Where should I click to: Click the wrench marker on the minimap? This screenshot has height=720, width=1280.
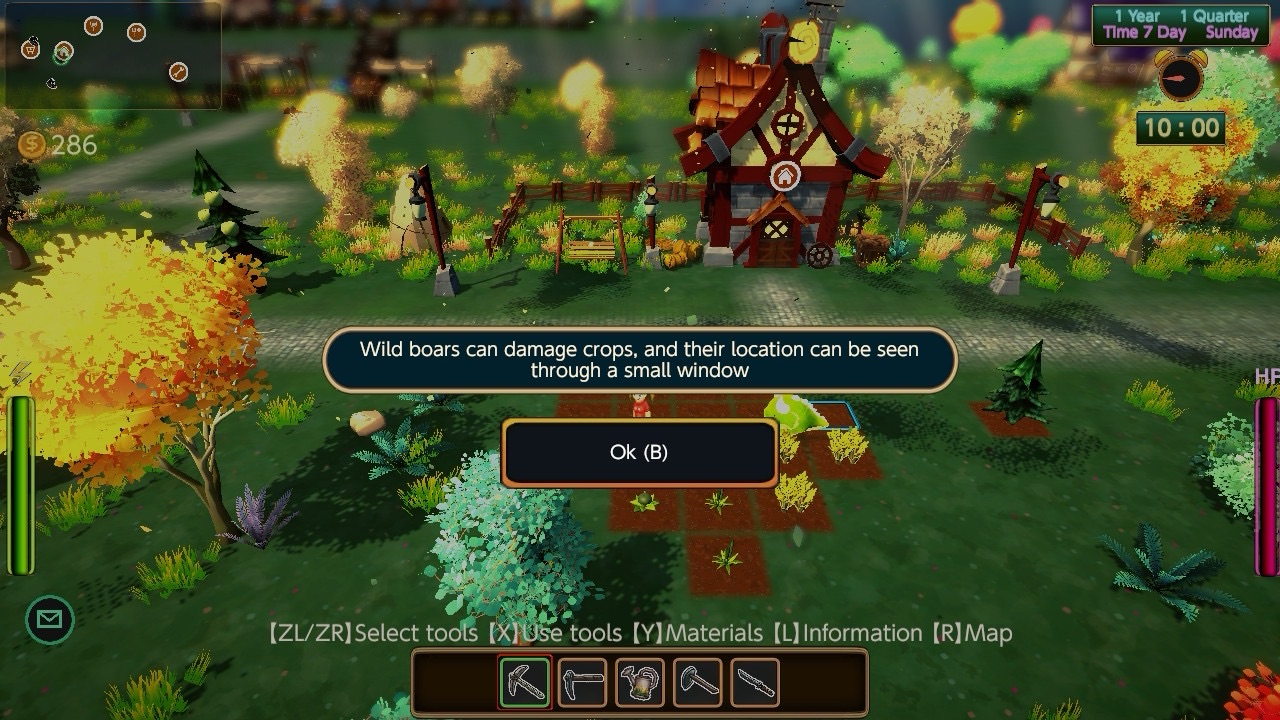click(x=178, y=70)
